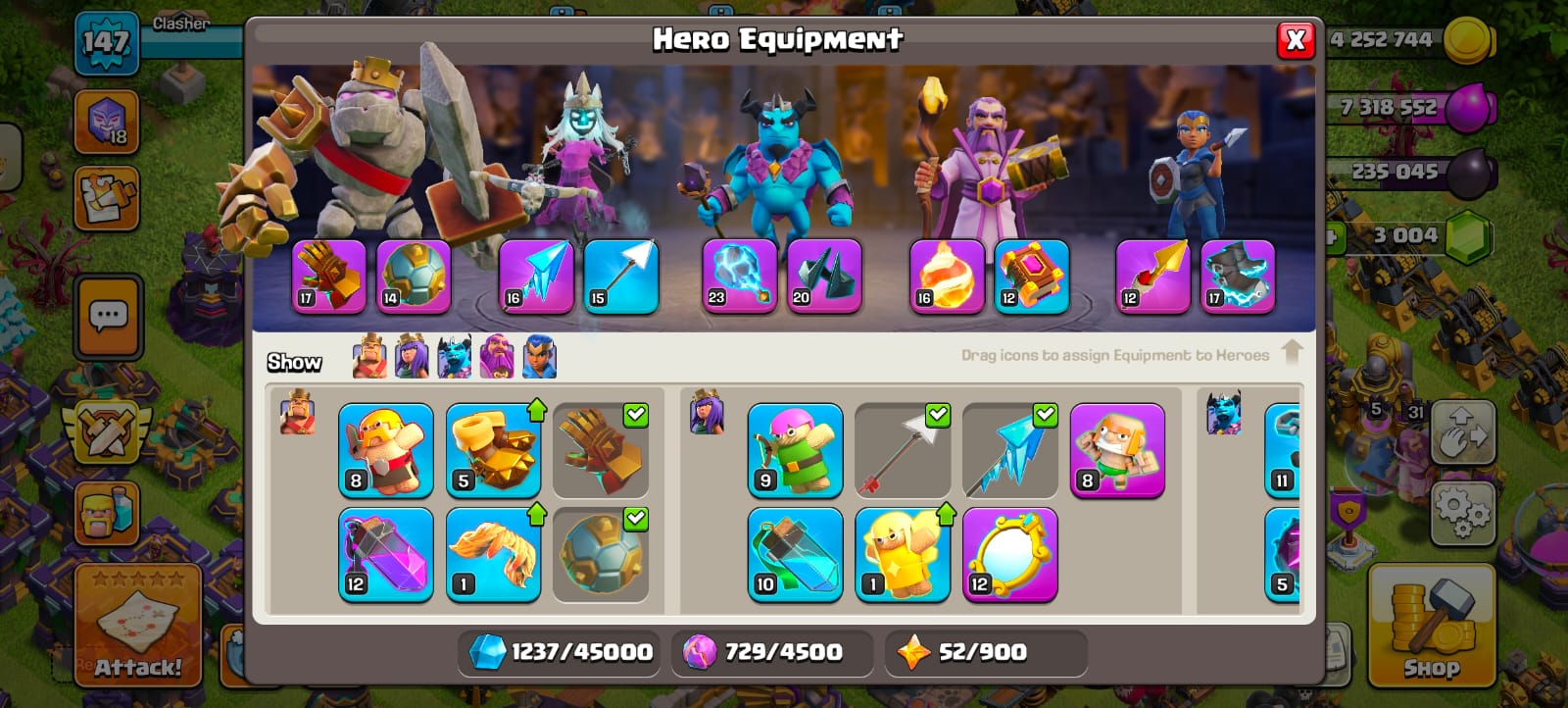Image resolution: width=1568 pixels, height=708 pixels.
Task: Close the Hero Equipment window
Action: click(x=1295, y=40)
